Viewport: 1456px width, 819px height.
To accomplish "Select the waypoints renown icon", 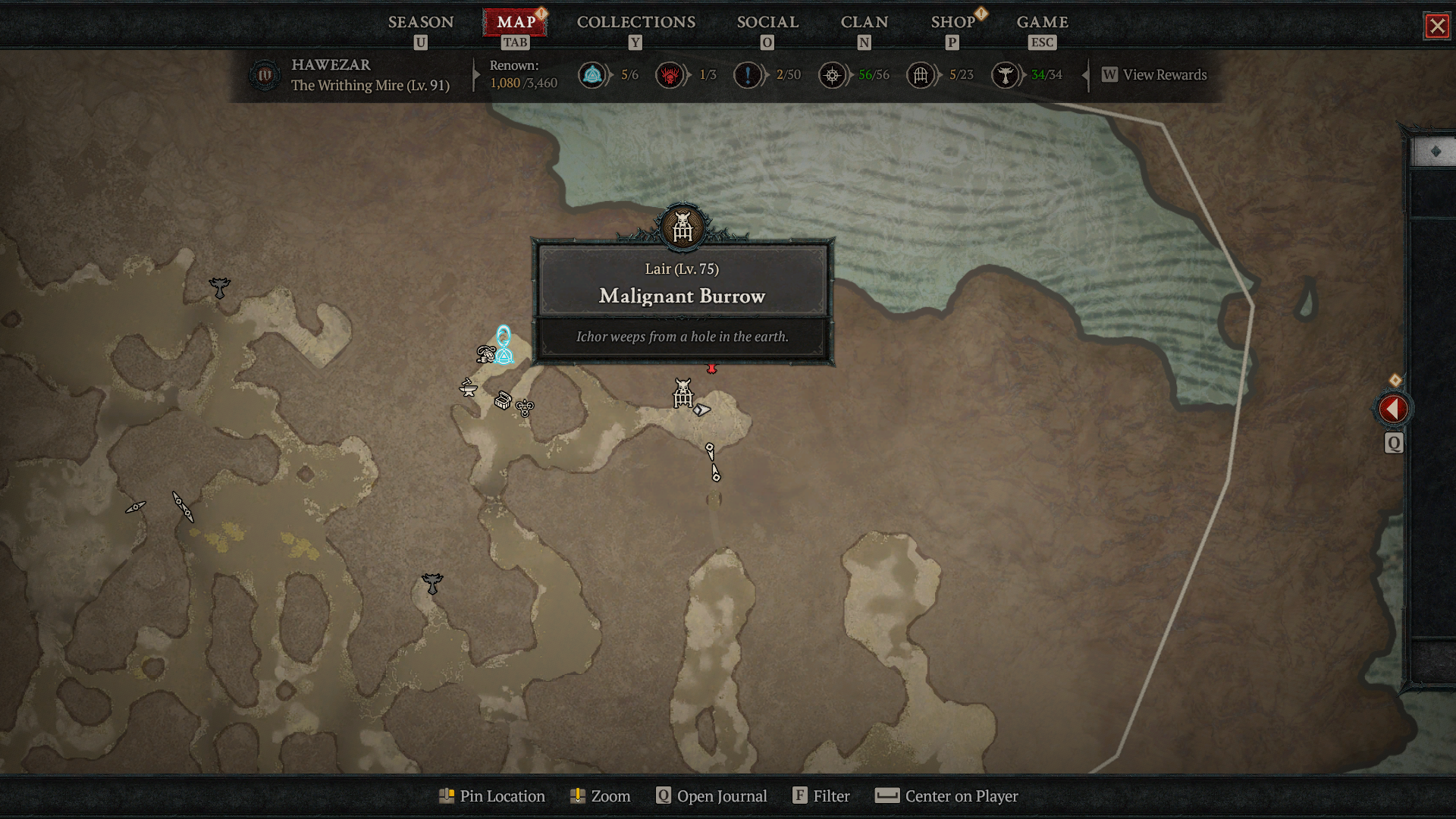I will pos(592,75).
